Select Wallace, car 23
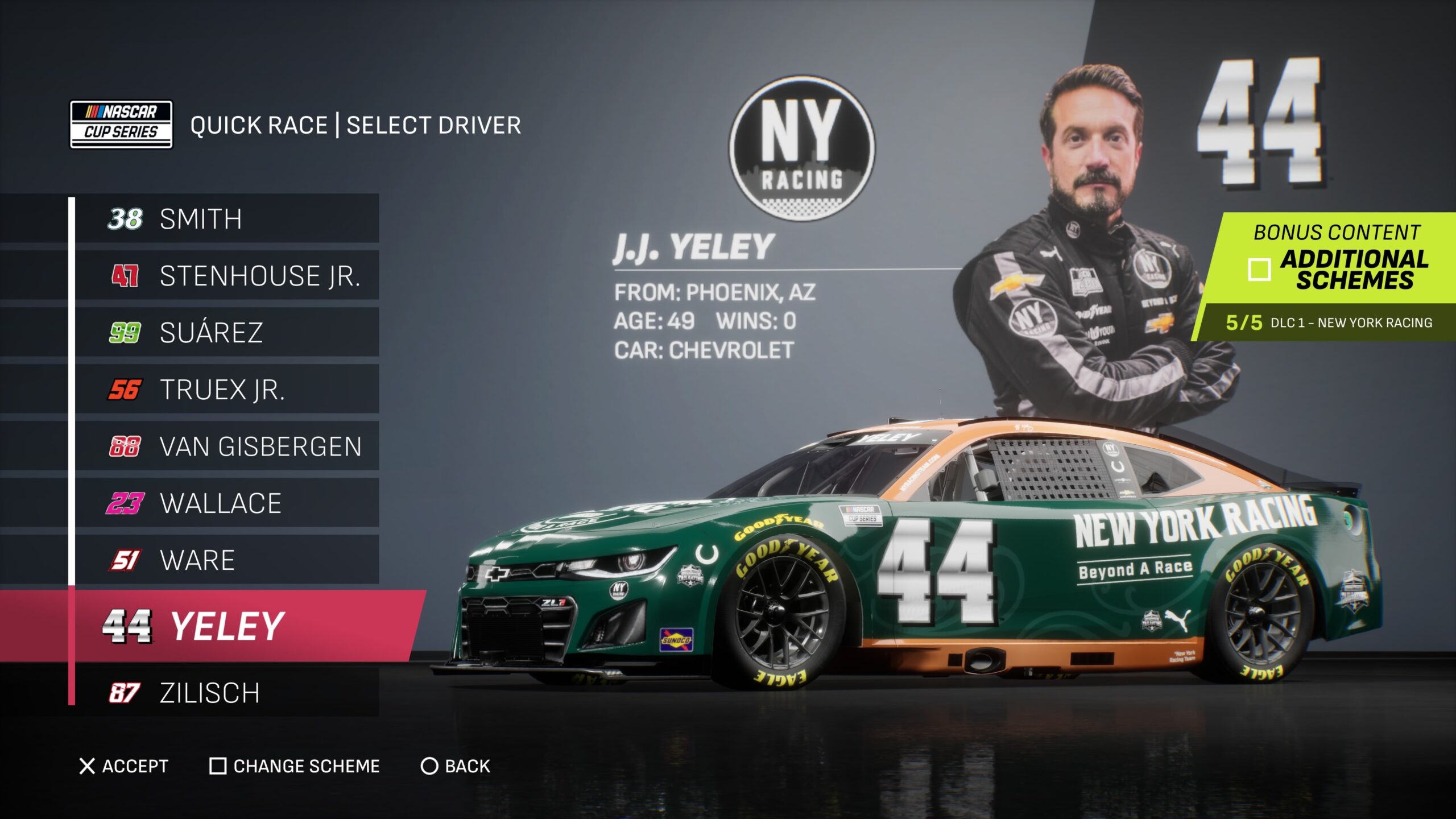Viewport: 1456px width, 819px height. click(x=226, y=503)
